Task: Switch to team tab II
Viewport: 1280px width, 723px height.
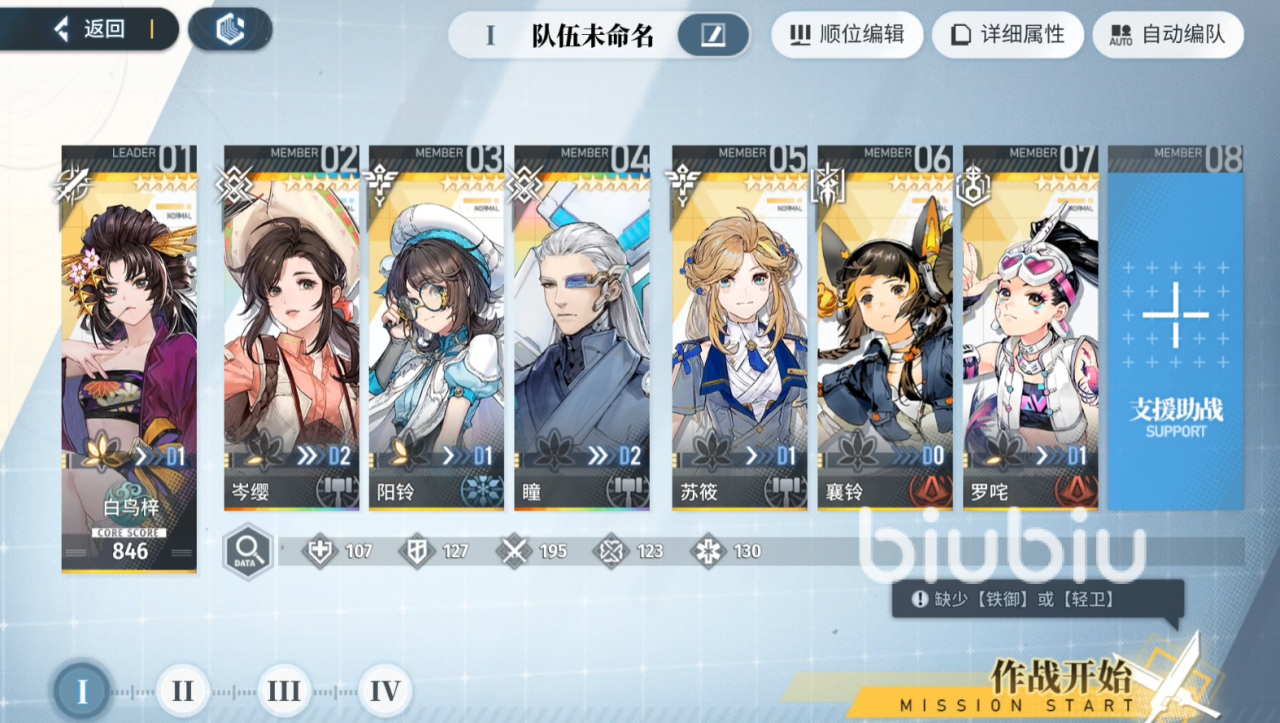Action: [x=183, y=691]
